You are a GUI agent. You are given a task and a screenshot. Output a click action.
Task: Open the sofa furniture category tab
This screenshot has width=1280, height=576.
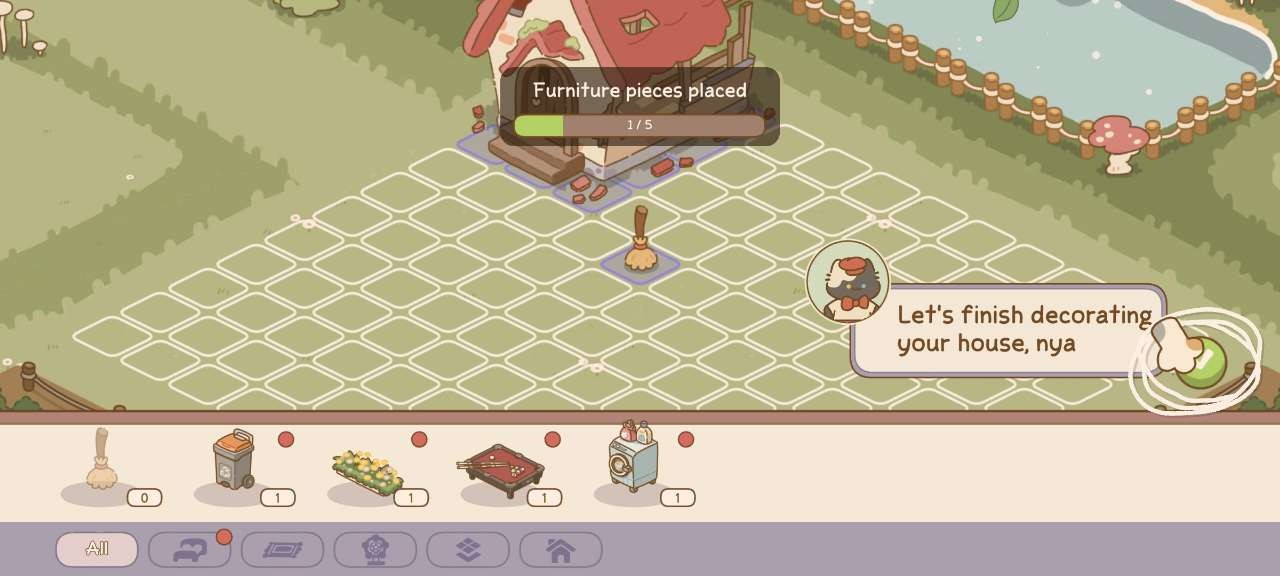pos(190,549)
